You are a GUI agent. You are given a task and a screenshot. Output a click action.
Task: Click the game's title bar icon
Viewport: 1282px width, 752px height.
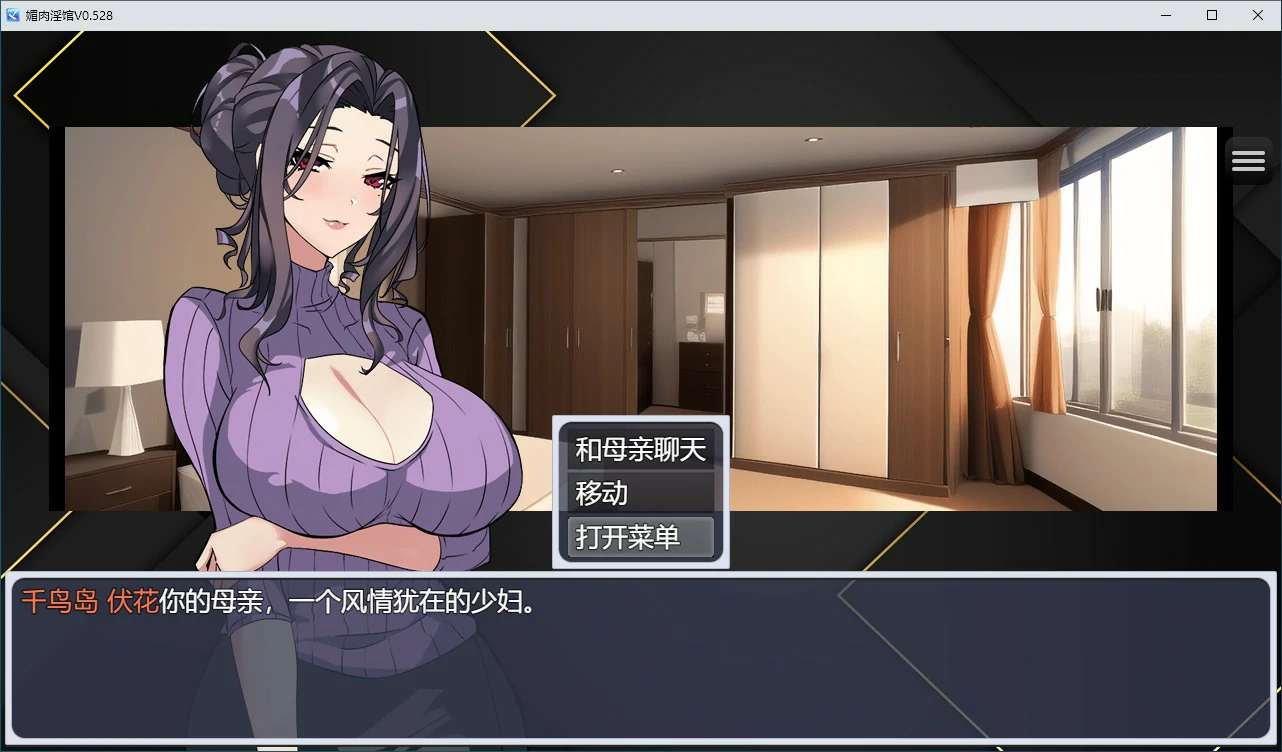click(12, 15)
